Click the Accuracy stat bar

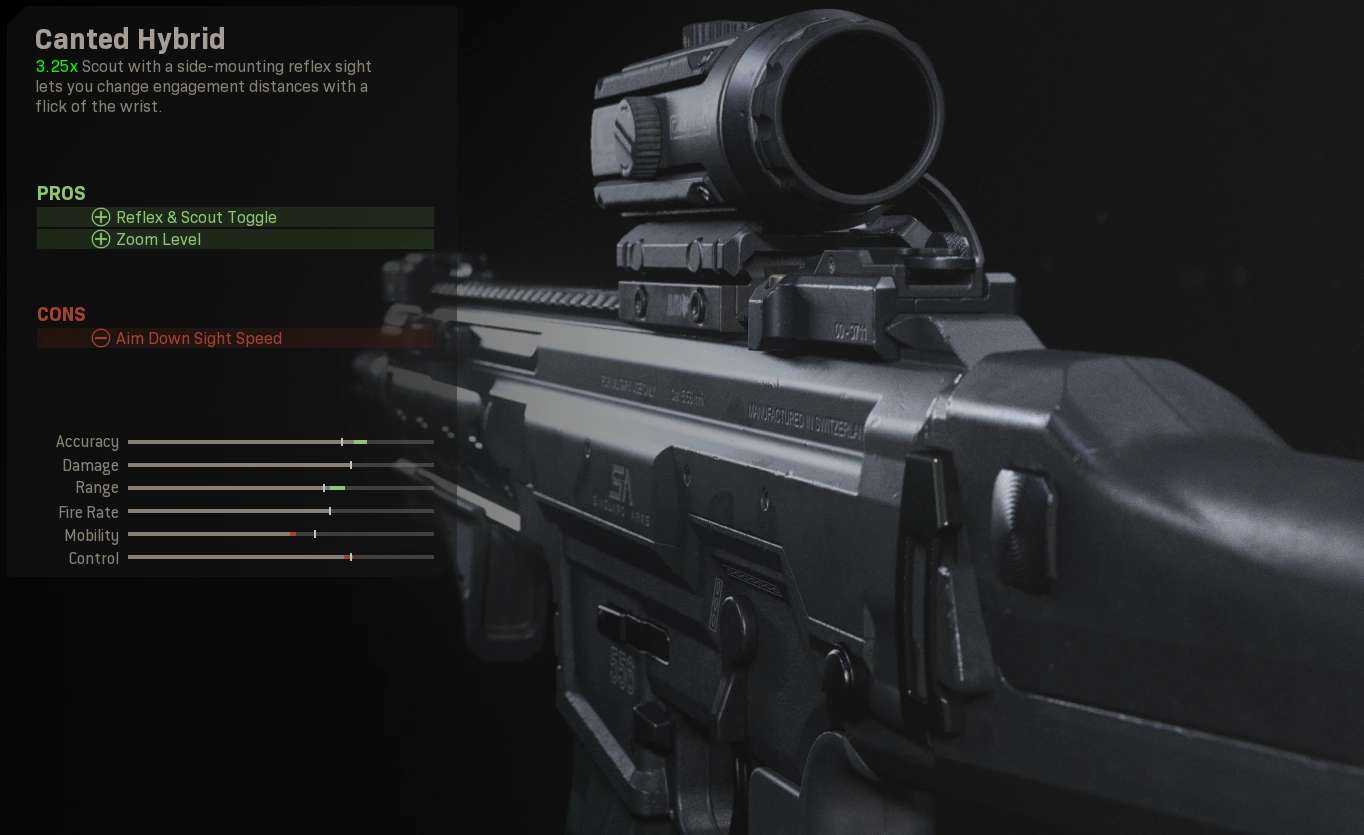point(280,441)
